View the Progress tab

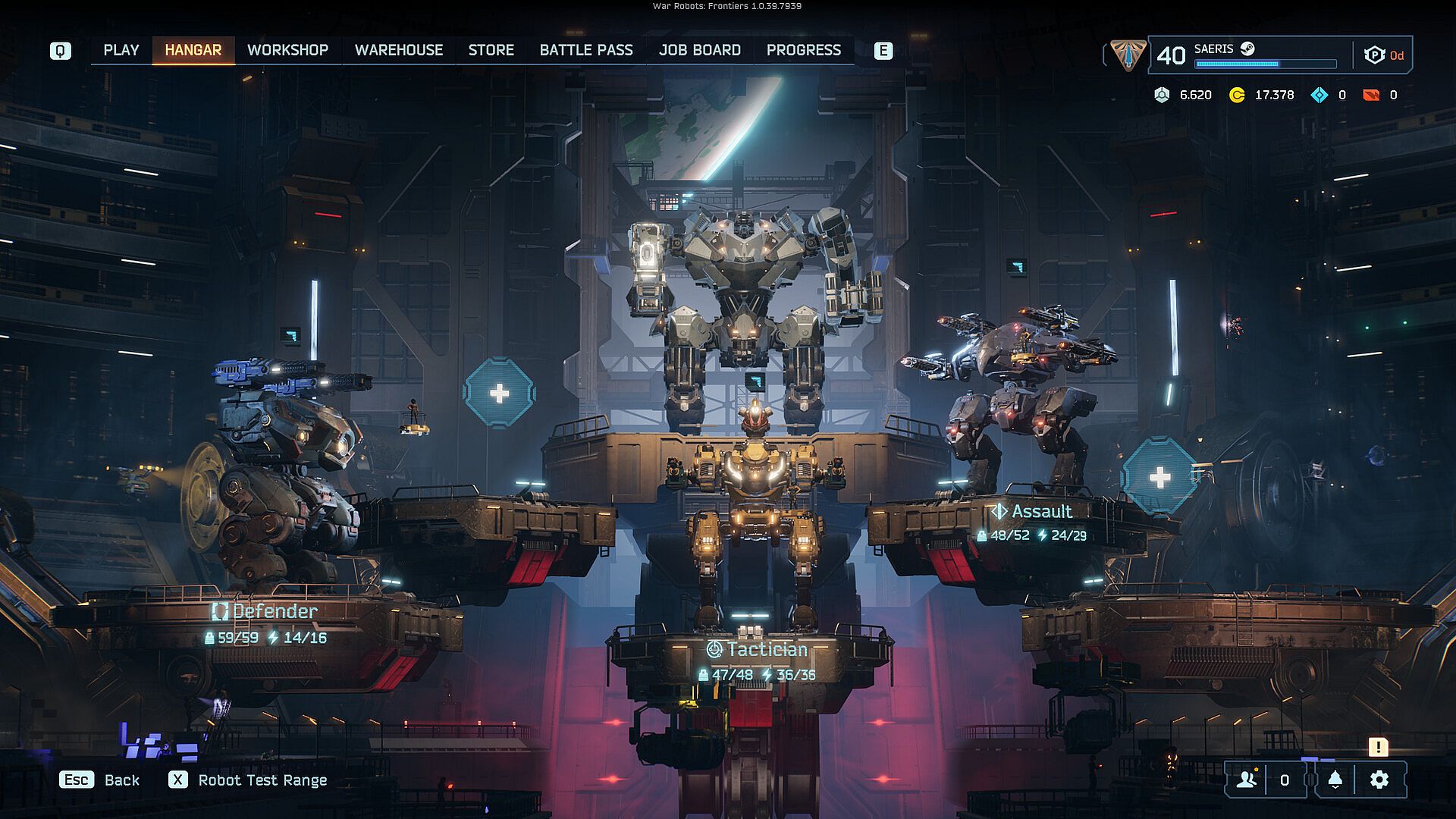(x=803, y=50)
